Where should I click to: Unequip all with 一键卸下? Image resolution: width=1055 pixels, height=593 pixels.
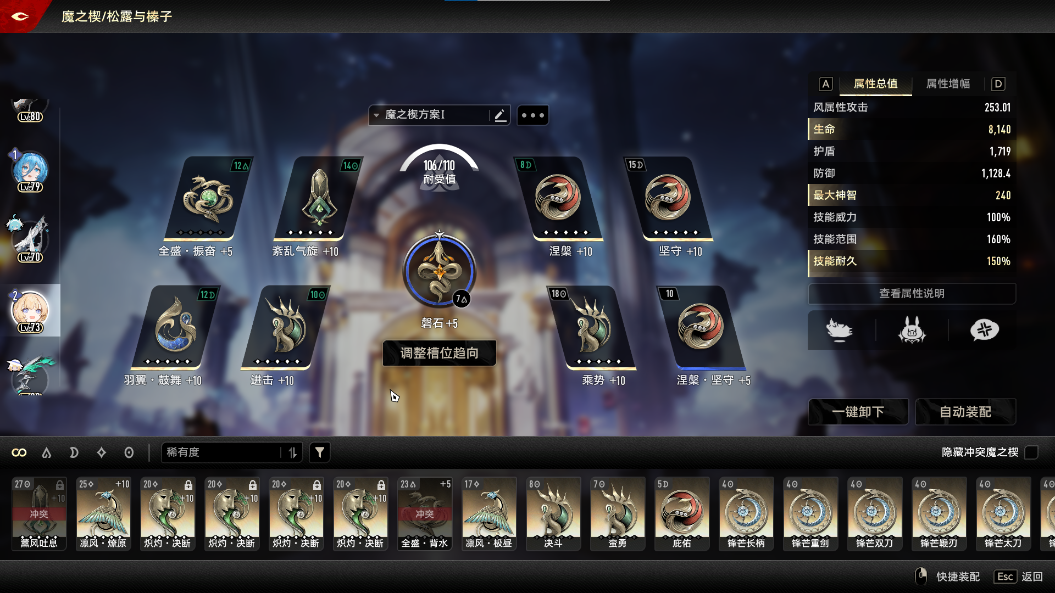[858, 411]
